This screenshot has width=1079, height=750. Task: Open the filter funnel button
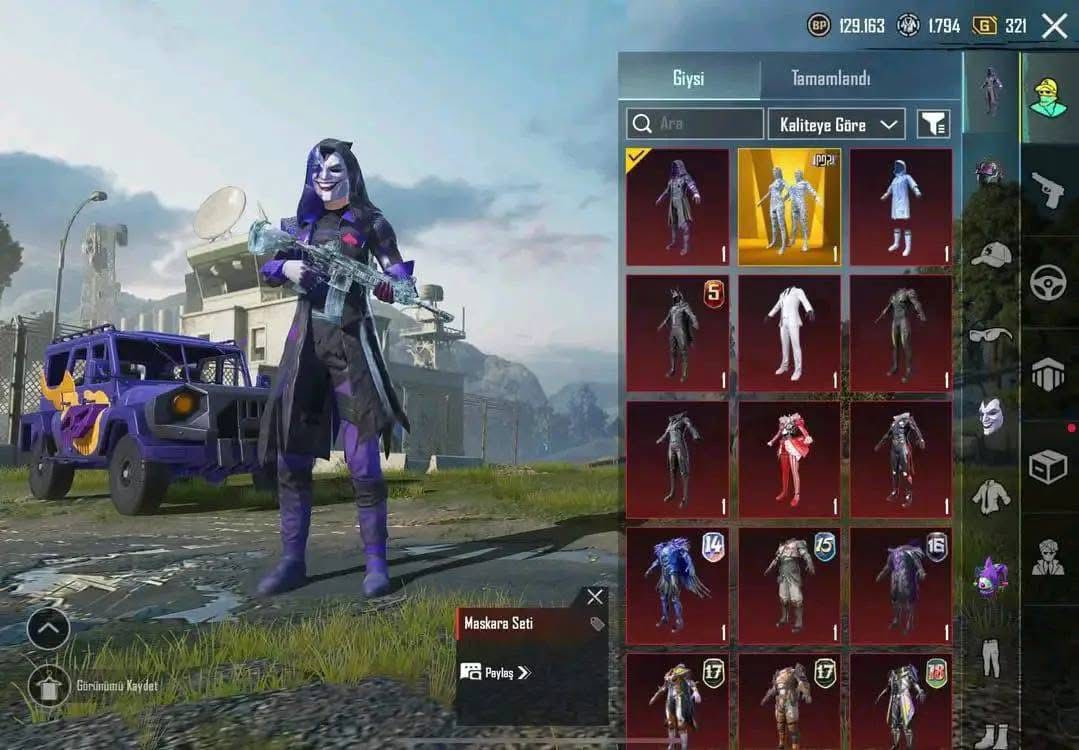(x=933, y=124)
